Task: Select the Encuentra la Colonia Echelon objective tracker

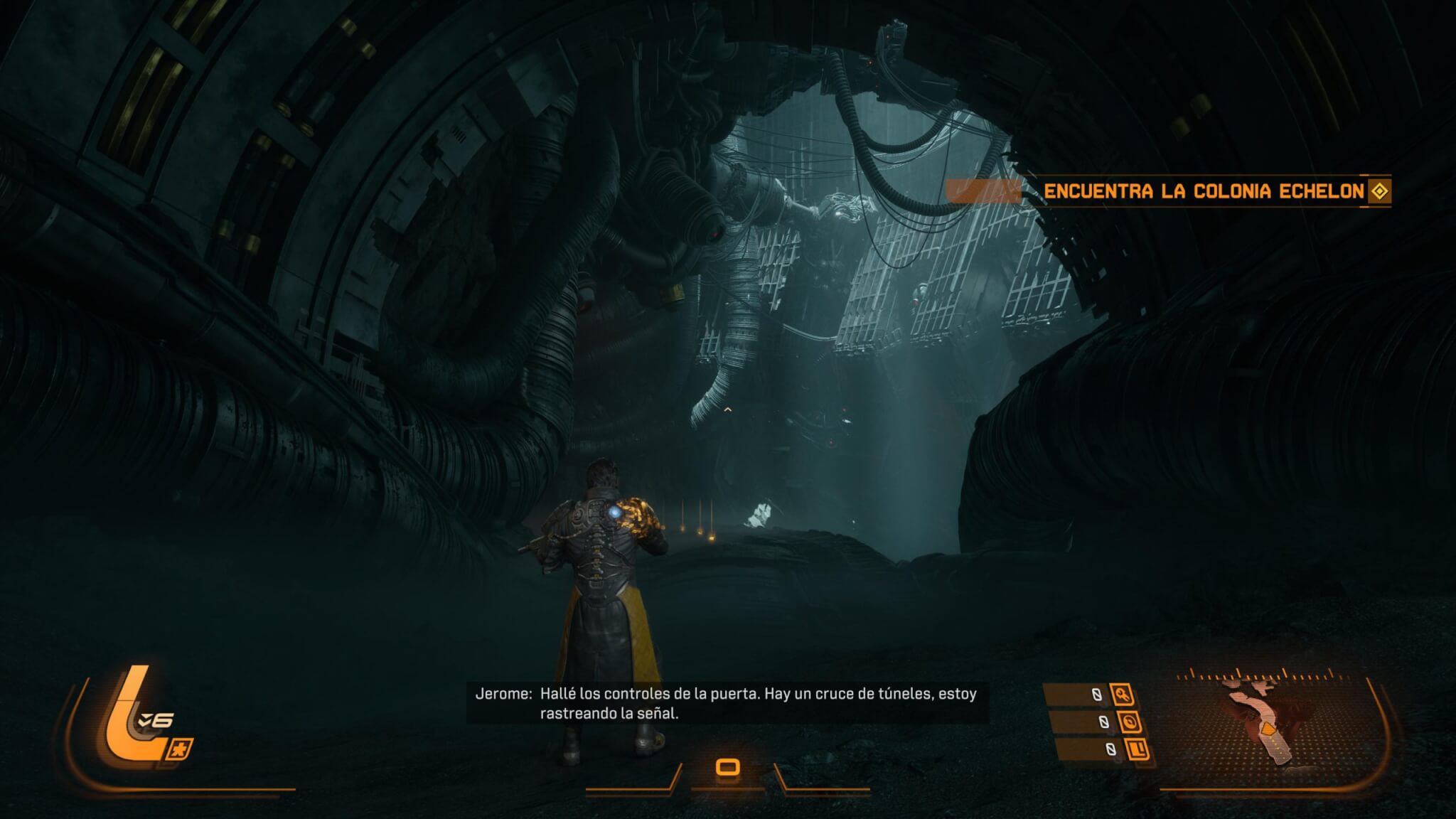Action: (x=1203, y=191)
